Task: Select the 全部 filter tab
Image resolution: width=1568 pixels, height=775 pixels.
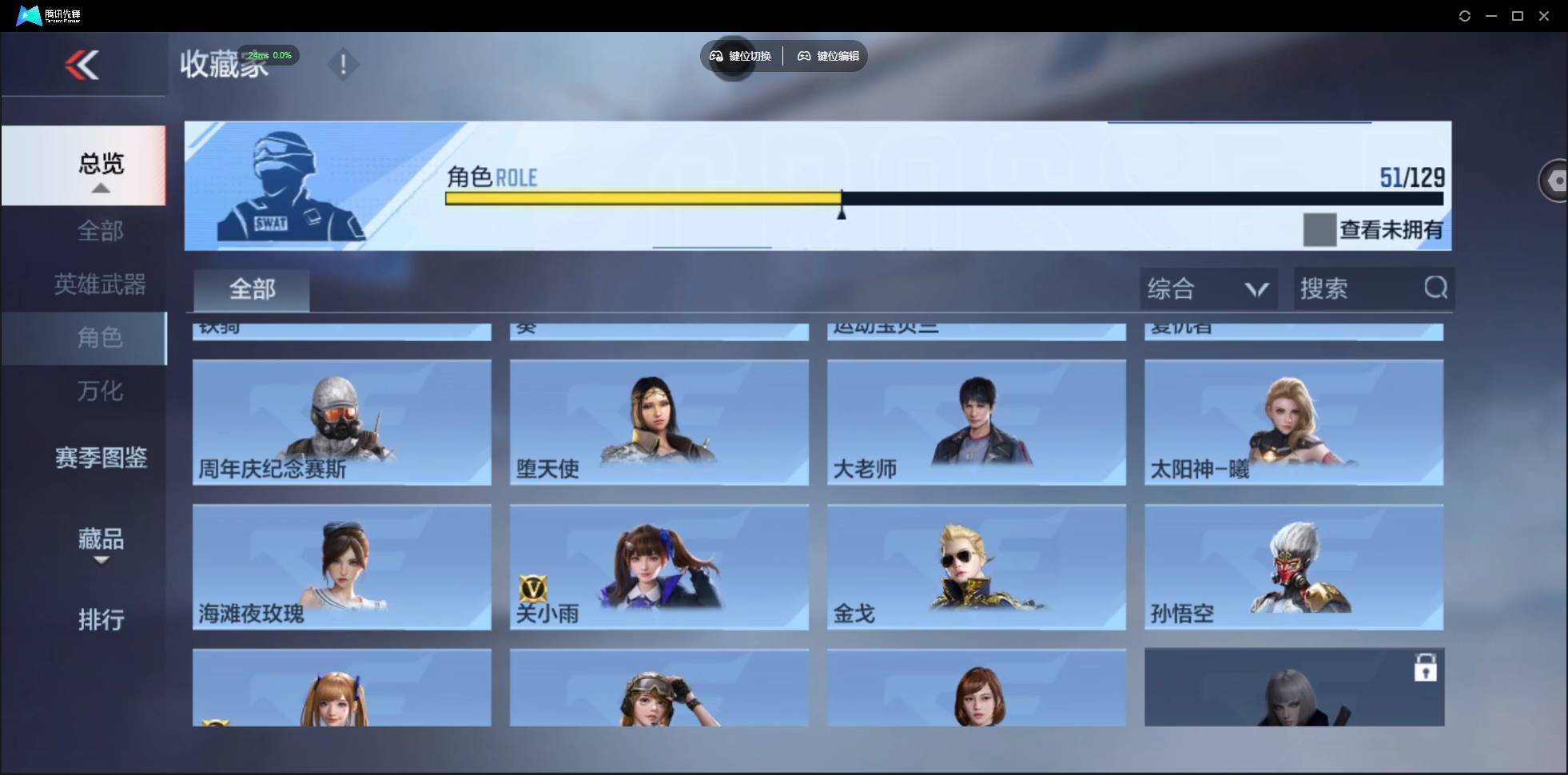Action: tap(251, 289)
